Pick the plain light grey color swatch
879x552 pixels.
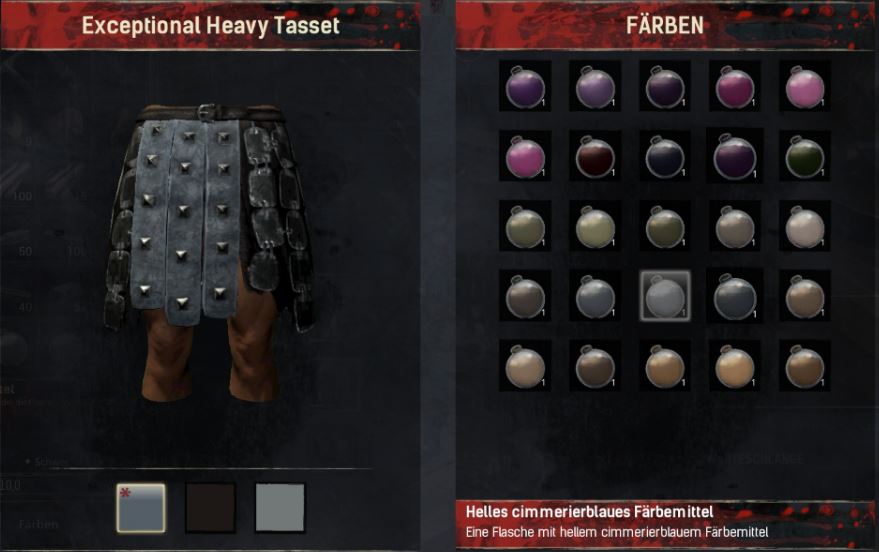coord(279,507)
